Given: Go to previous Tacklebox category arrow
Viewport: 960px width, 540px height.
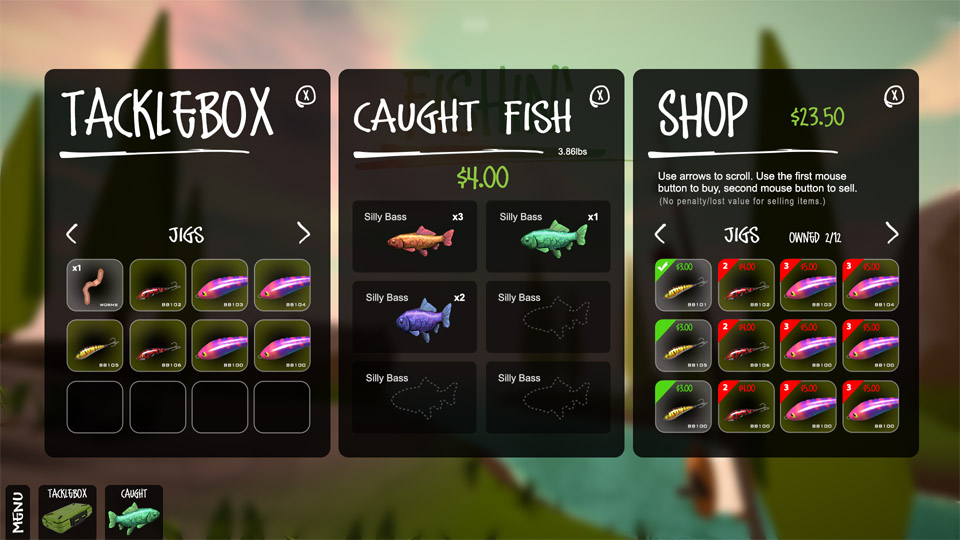Looking at the screenshot, I should (72, 234).
